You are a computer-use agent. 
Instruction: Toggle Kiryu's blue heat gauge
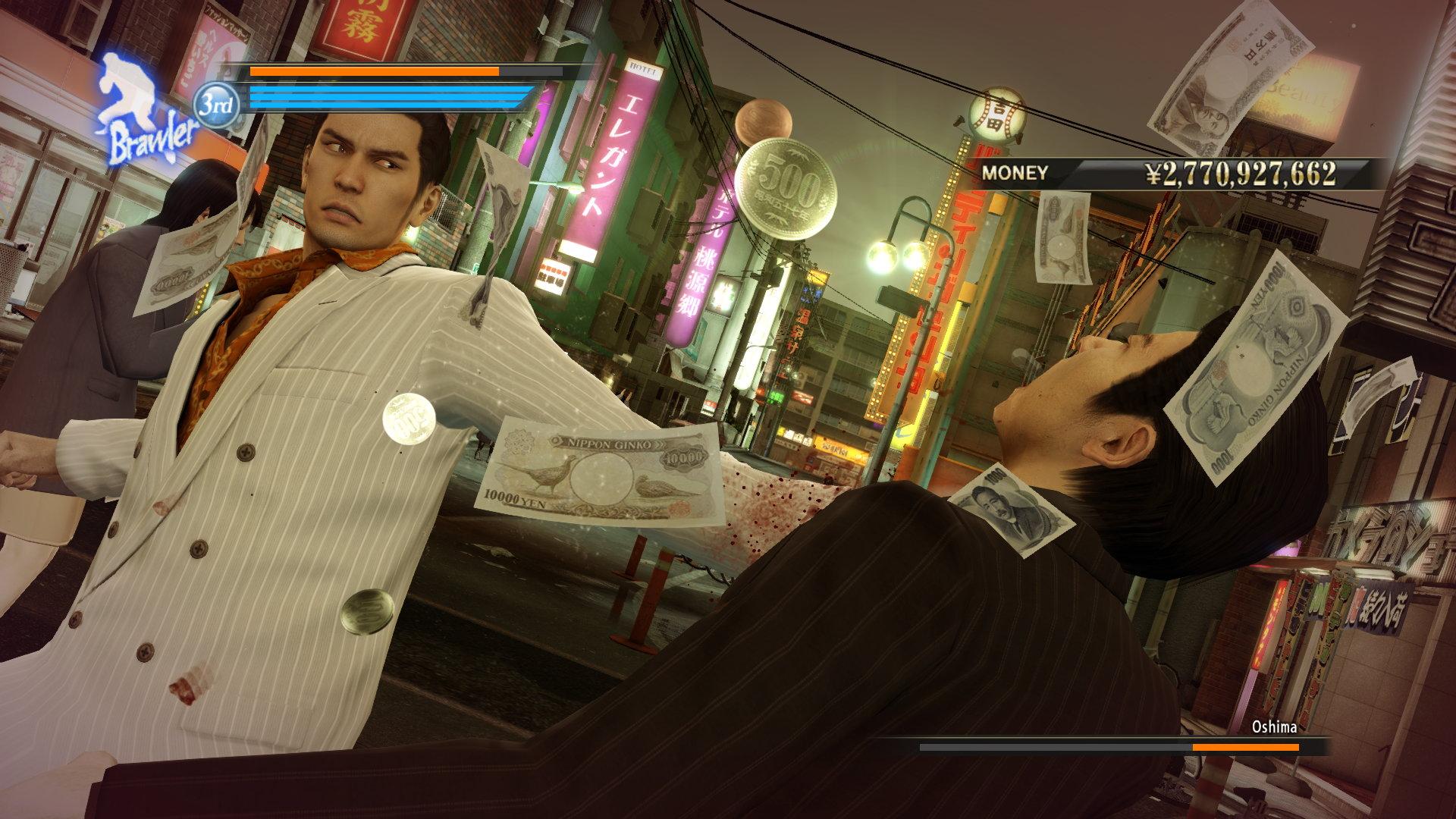point(387,97)
